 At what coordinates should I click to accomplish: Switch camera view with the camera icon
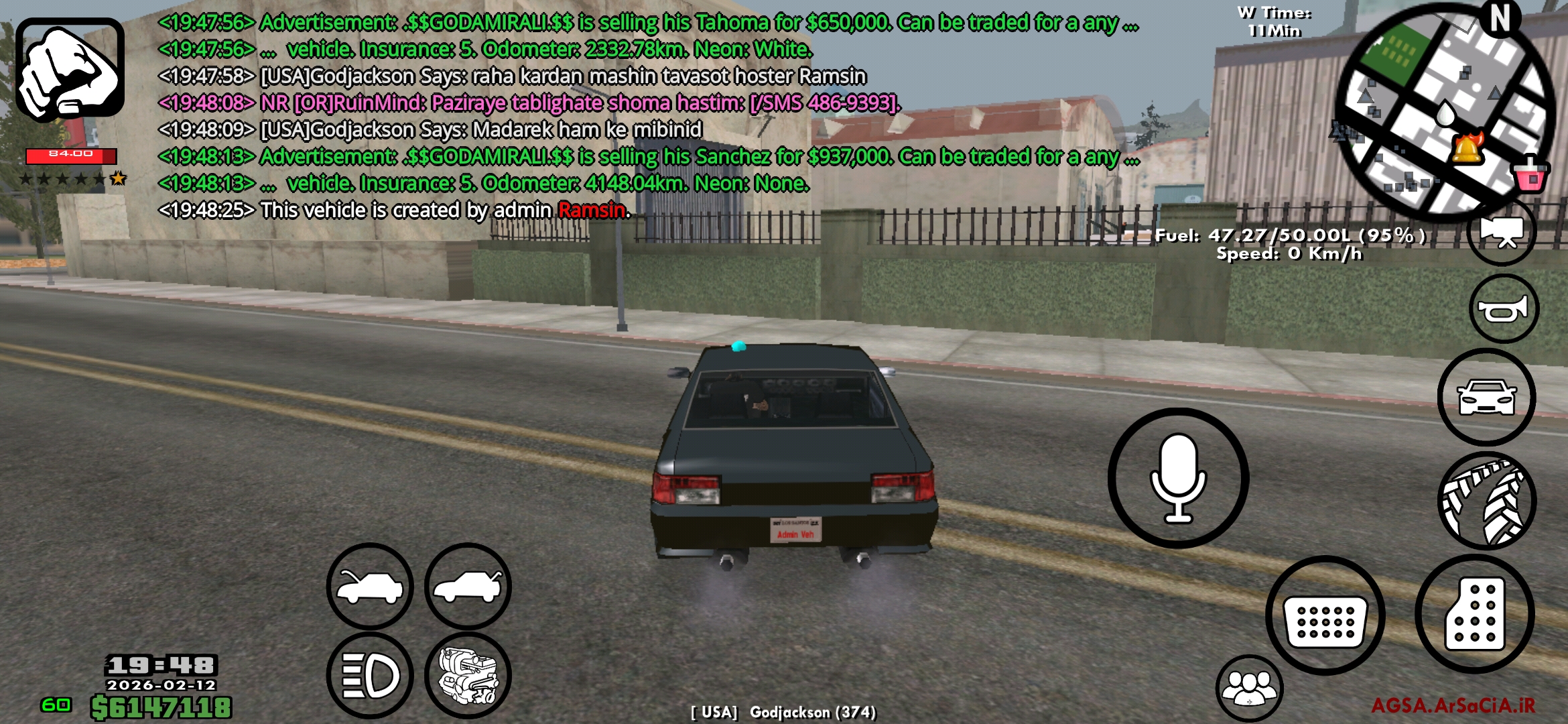pyautogui.click(x=1502, y=231)
